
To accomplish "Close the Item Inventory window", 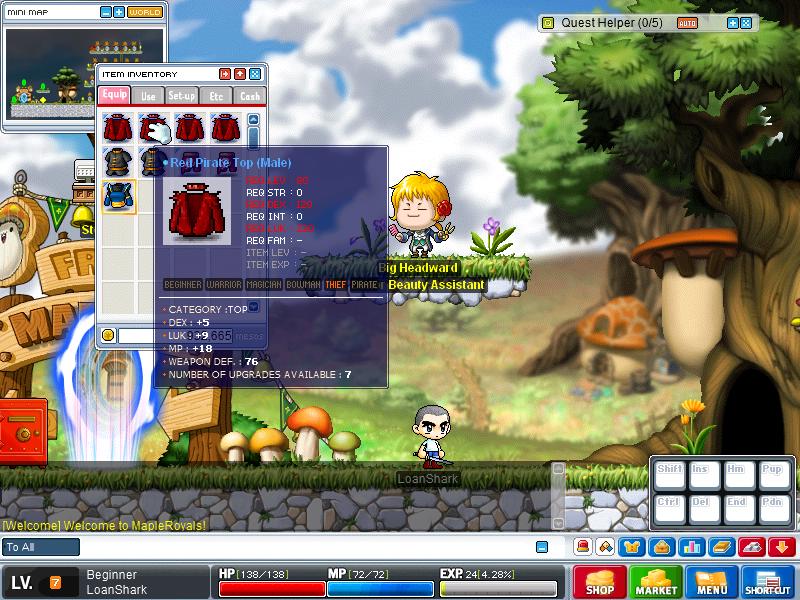I will [255, 74].
